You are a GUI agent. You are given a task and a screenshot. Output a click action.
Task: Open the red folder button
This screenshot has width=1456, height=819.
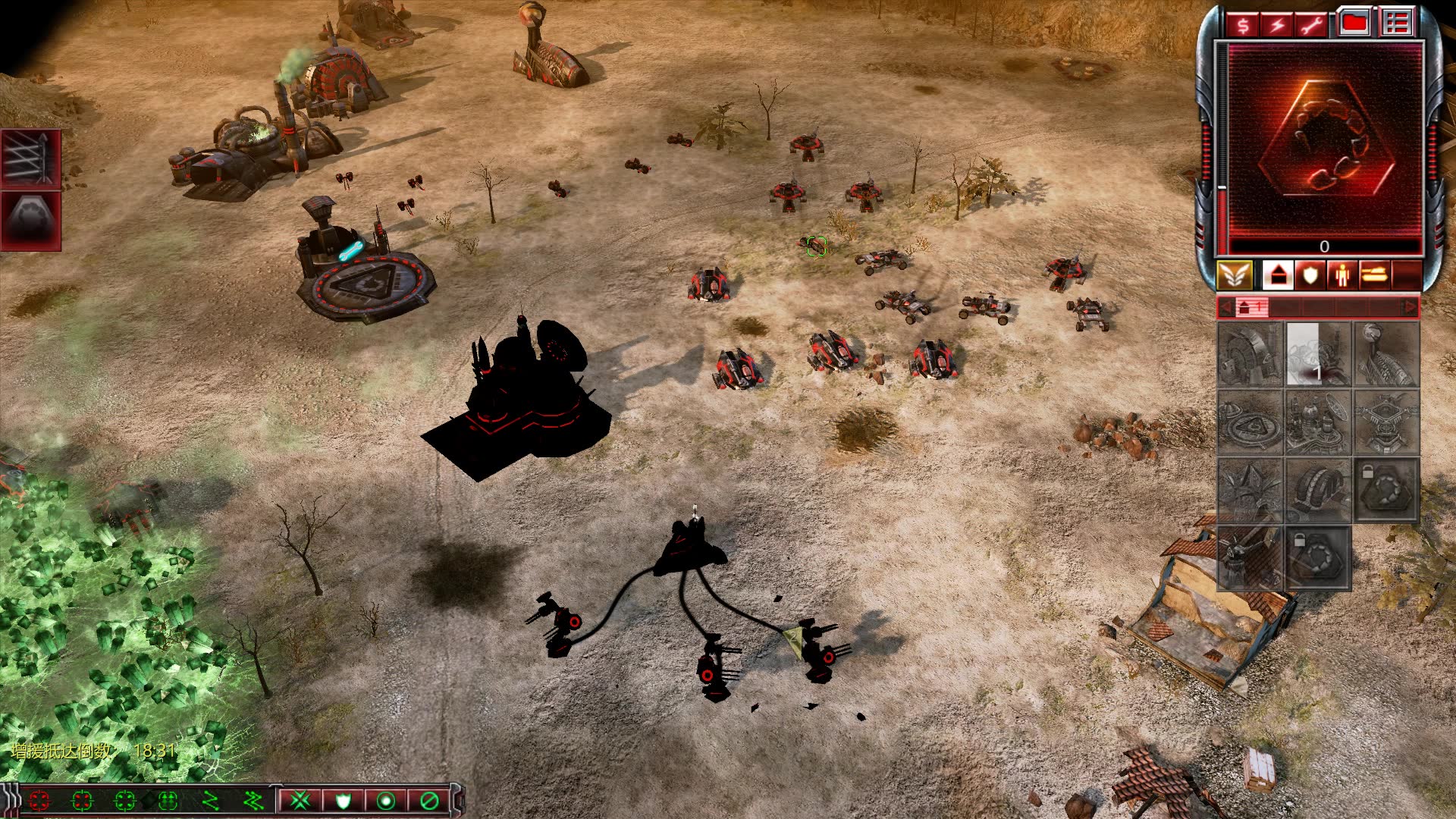[1354, 24]
